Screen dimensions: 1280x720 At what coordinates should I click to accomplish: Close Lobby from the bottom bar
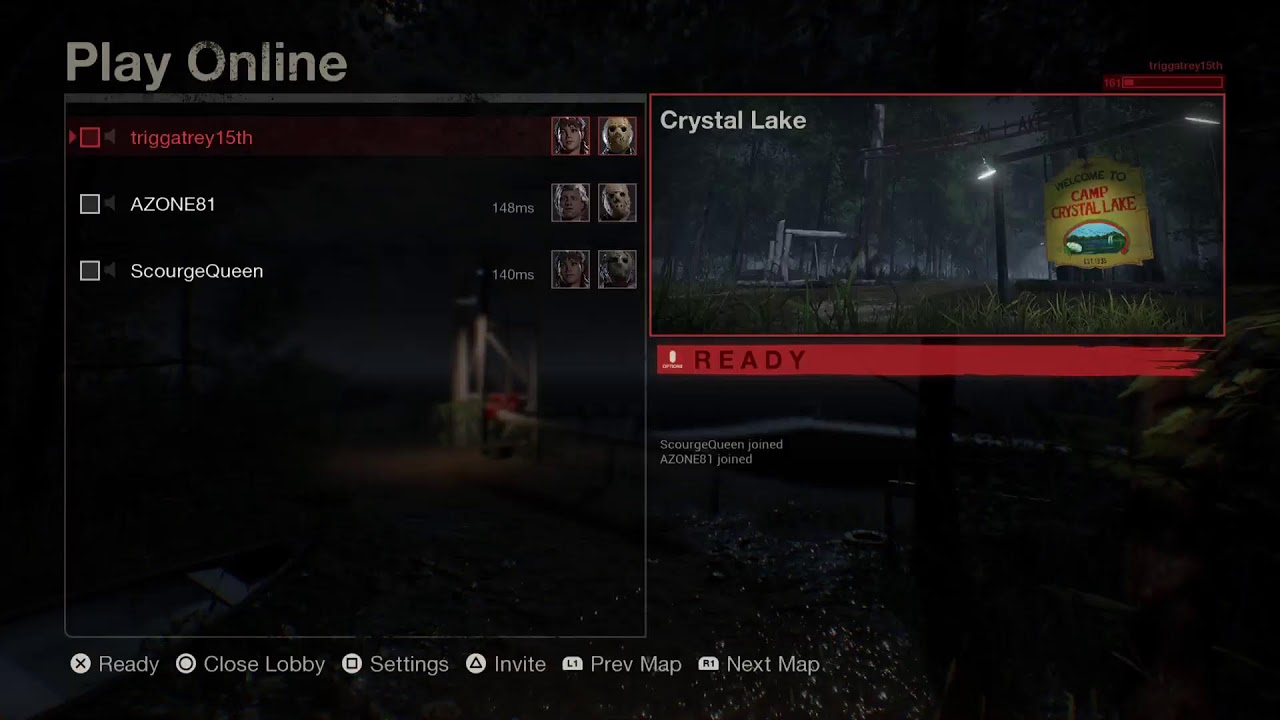250,664
